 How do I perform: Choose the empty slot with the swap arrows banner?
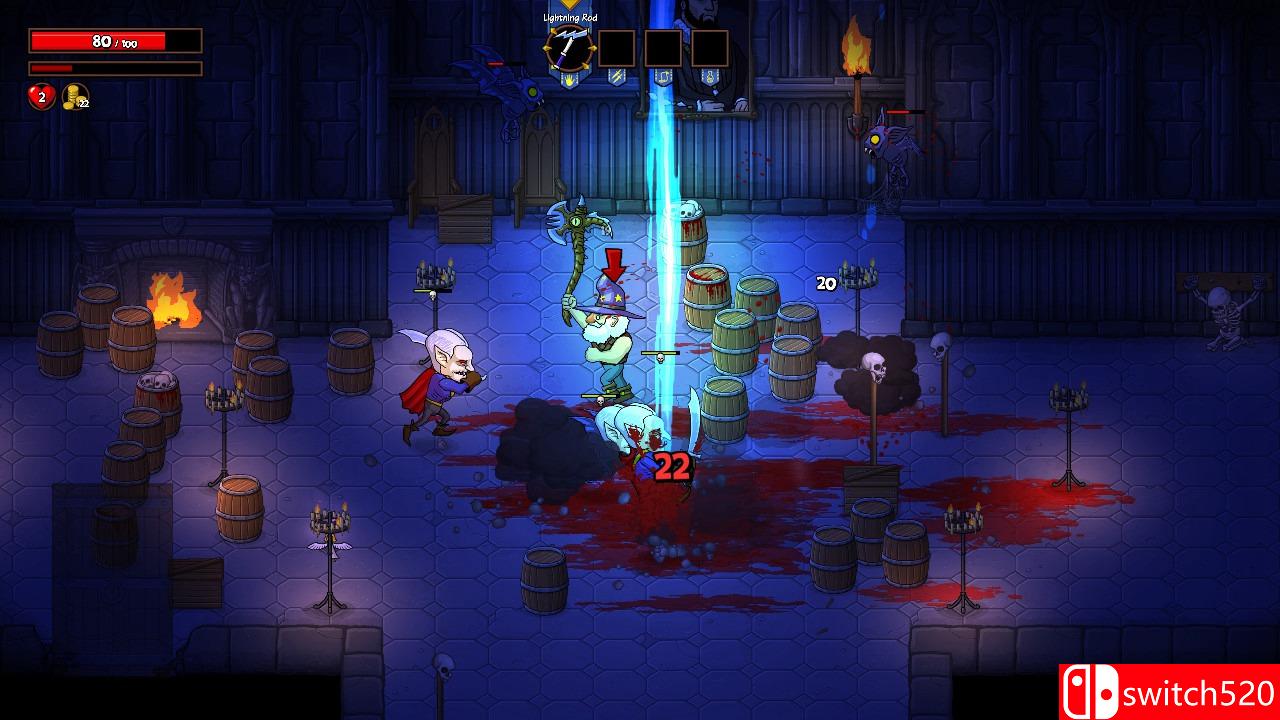pos(663,47)
